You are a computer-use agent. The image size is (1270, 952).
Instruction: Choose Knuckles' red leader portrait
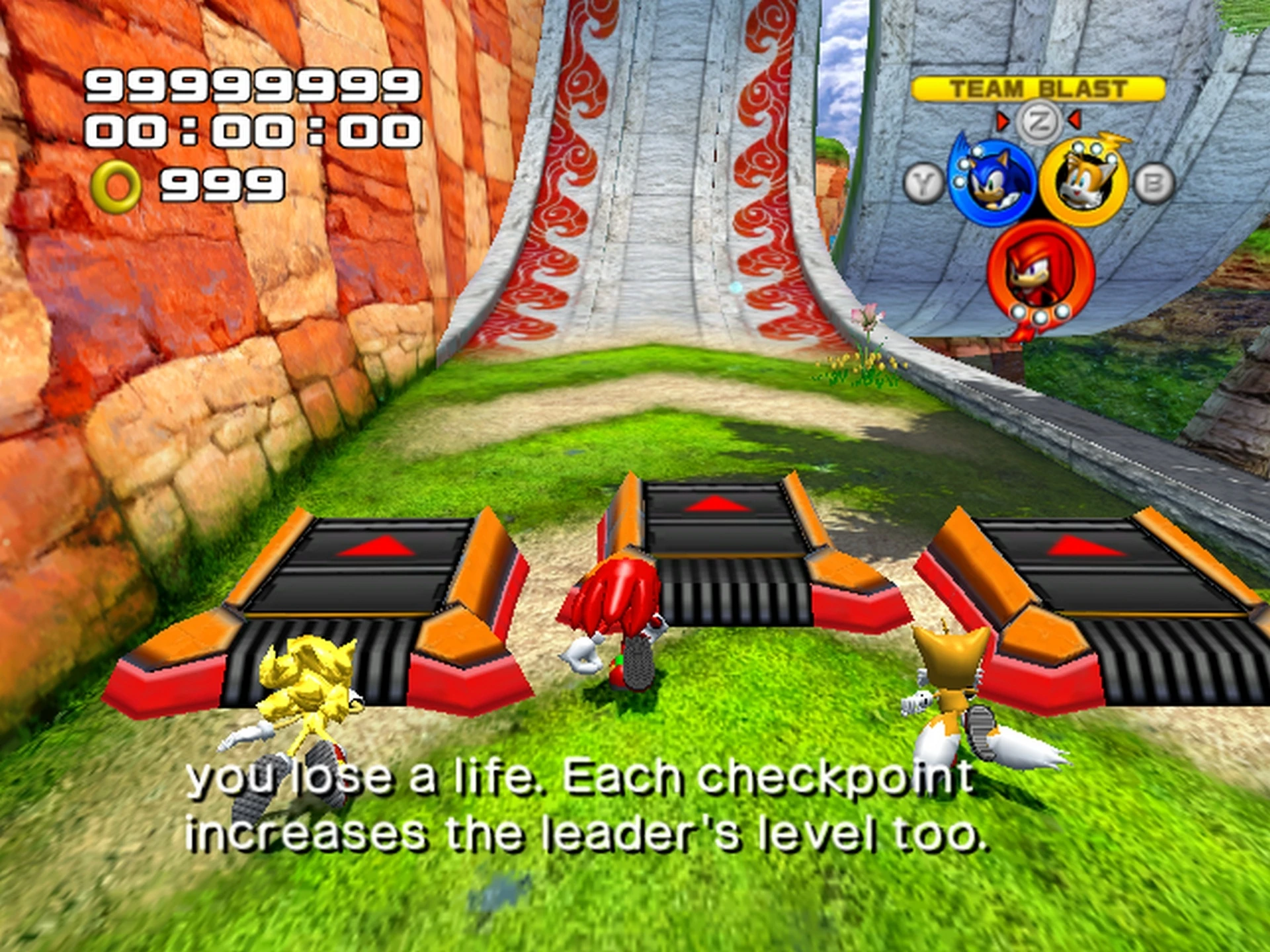(x=1039, y=271)
